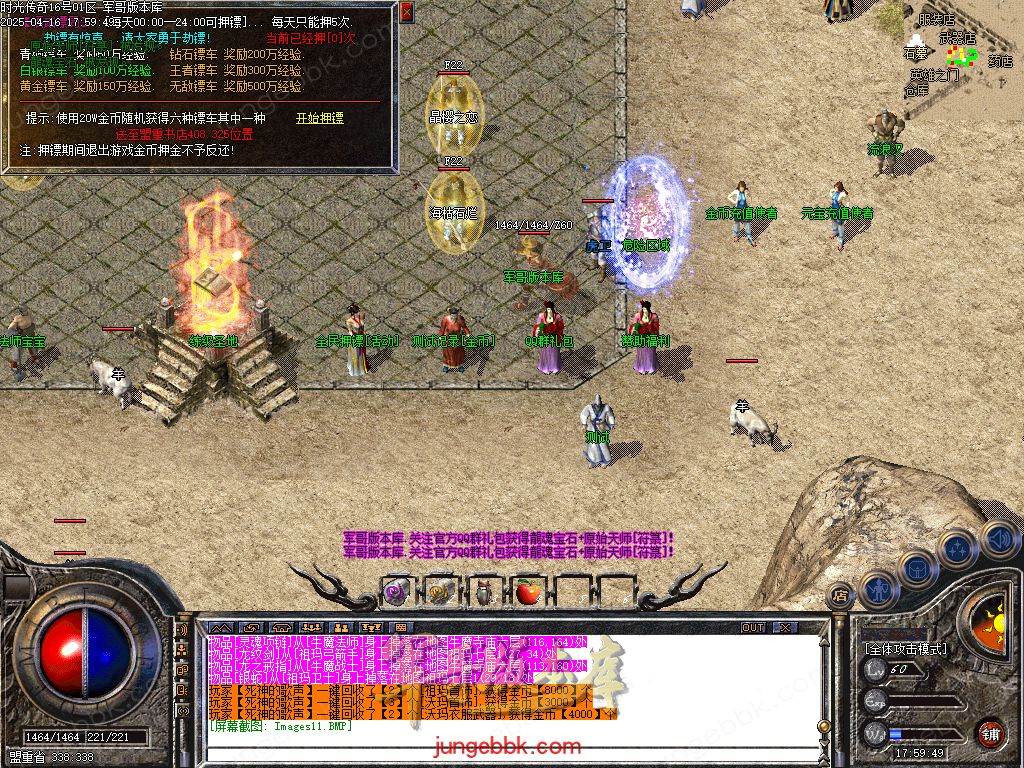Image resolution: width=1024 pixels, height=768 pixels.
Task: Open the 店 shop button
Action: (840, 593)
